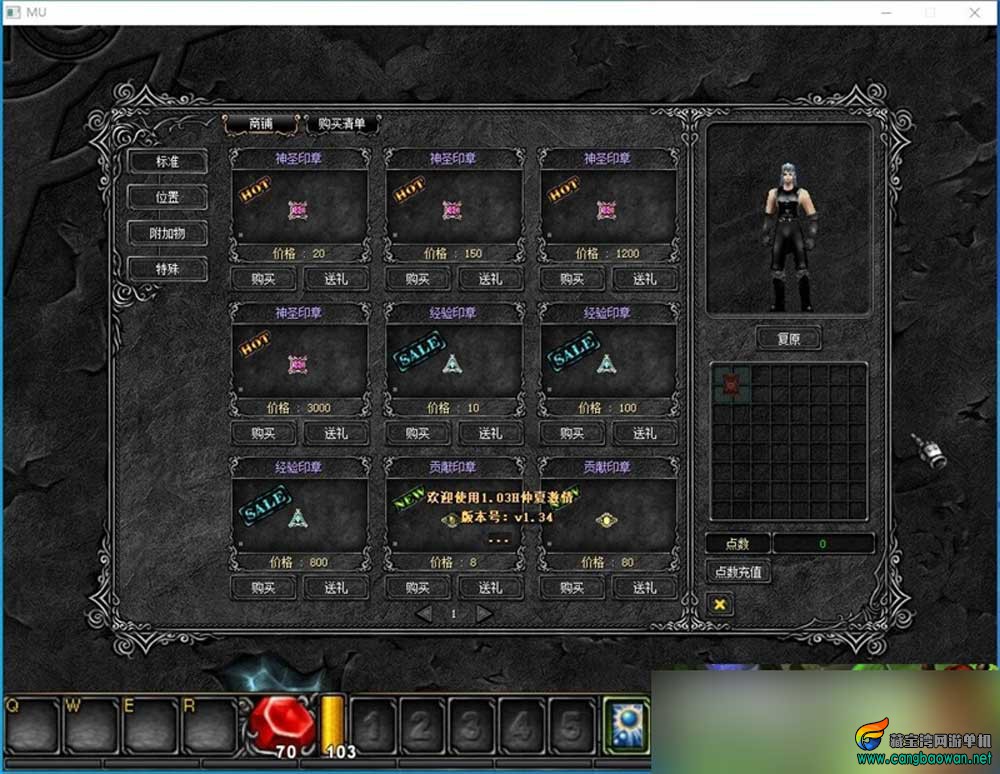
Task: Gift the 经验印章 priced at 10
Action: pyautogui.click(x=490, y=433)
